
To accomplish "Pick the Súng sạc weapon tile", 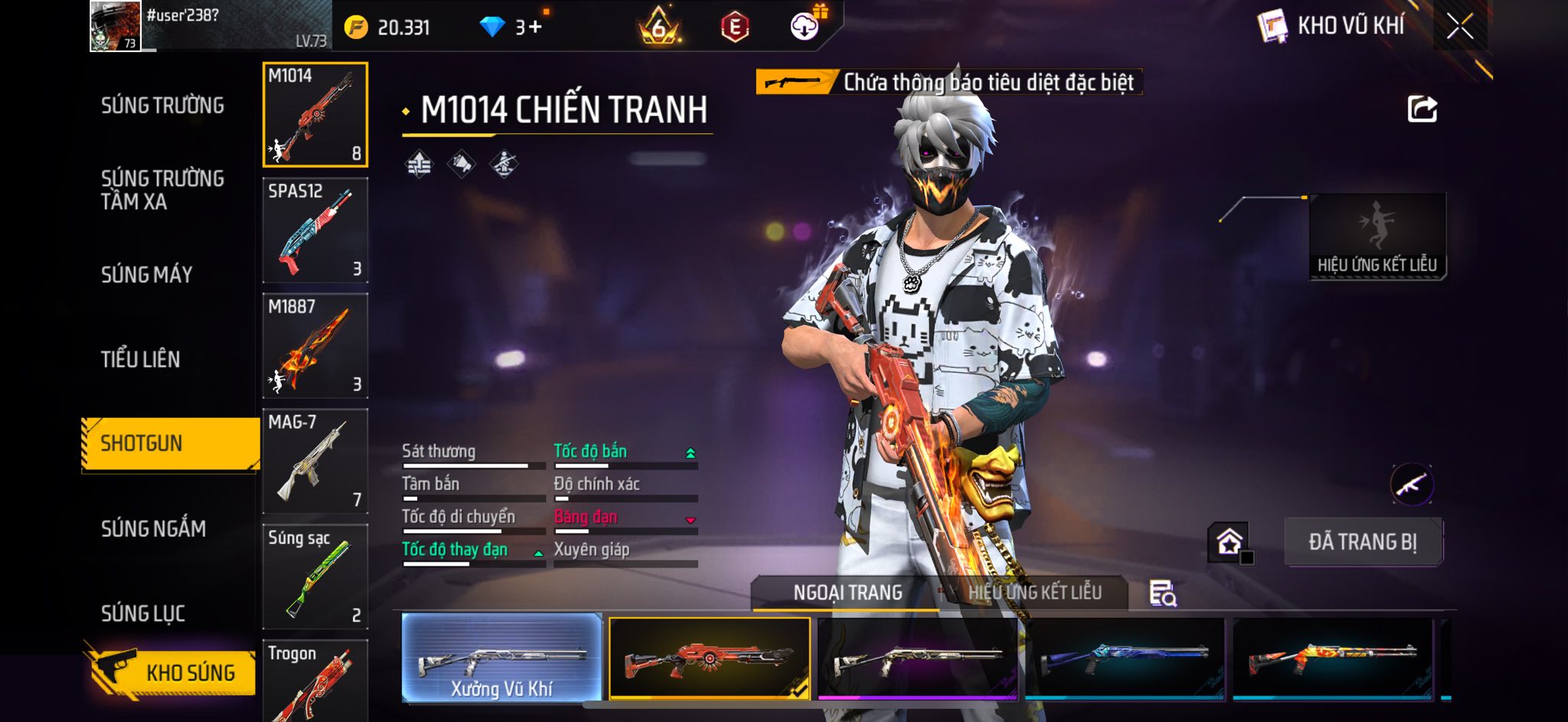I will pyautogui.click(x=315, y=577).
